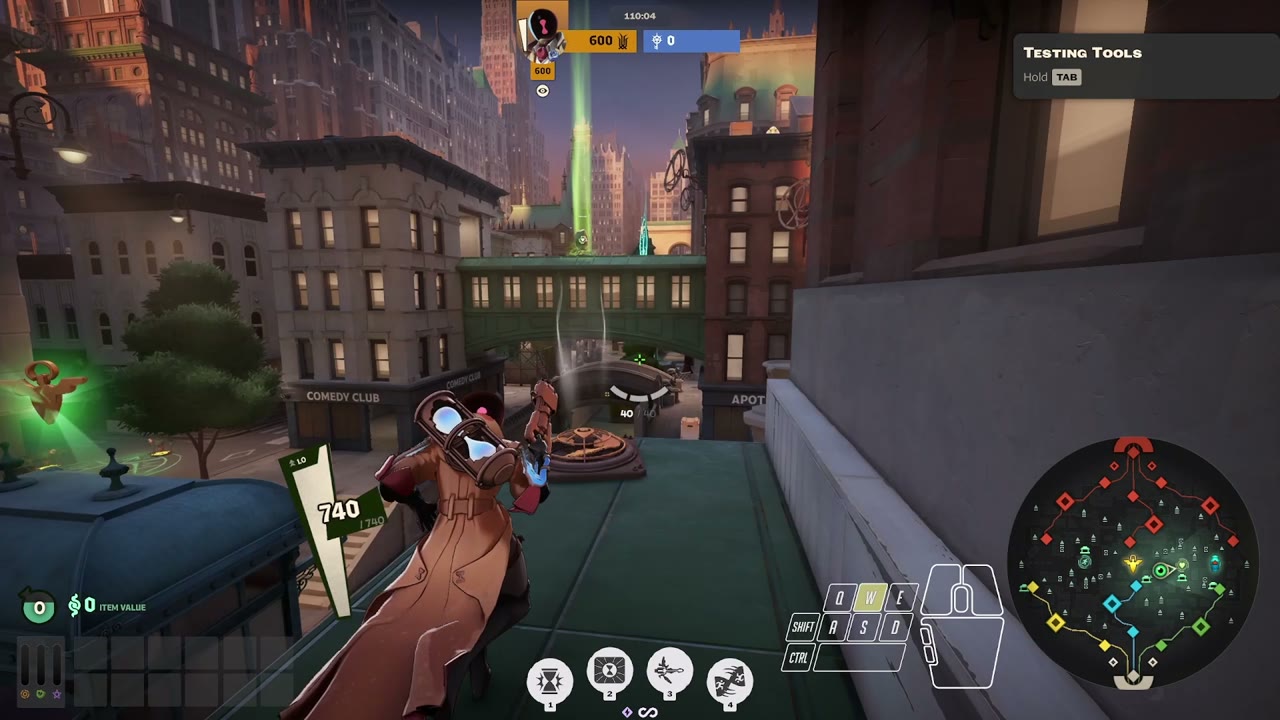The image size is (1280, 720).
Task: Click the gold team souls icon in the scoreboard
Action: click(622, 41)
